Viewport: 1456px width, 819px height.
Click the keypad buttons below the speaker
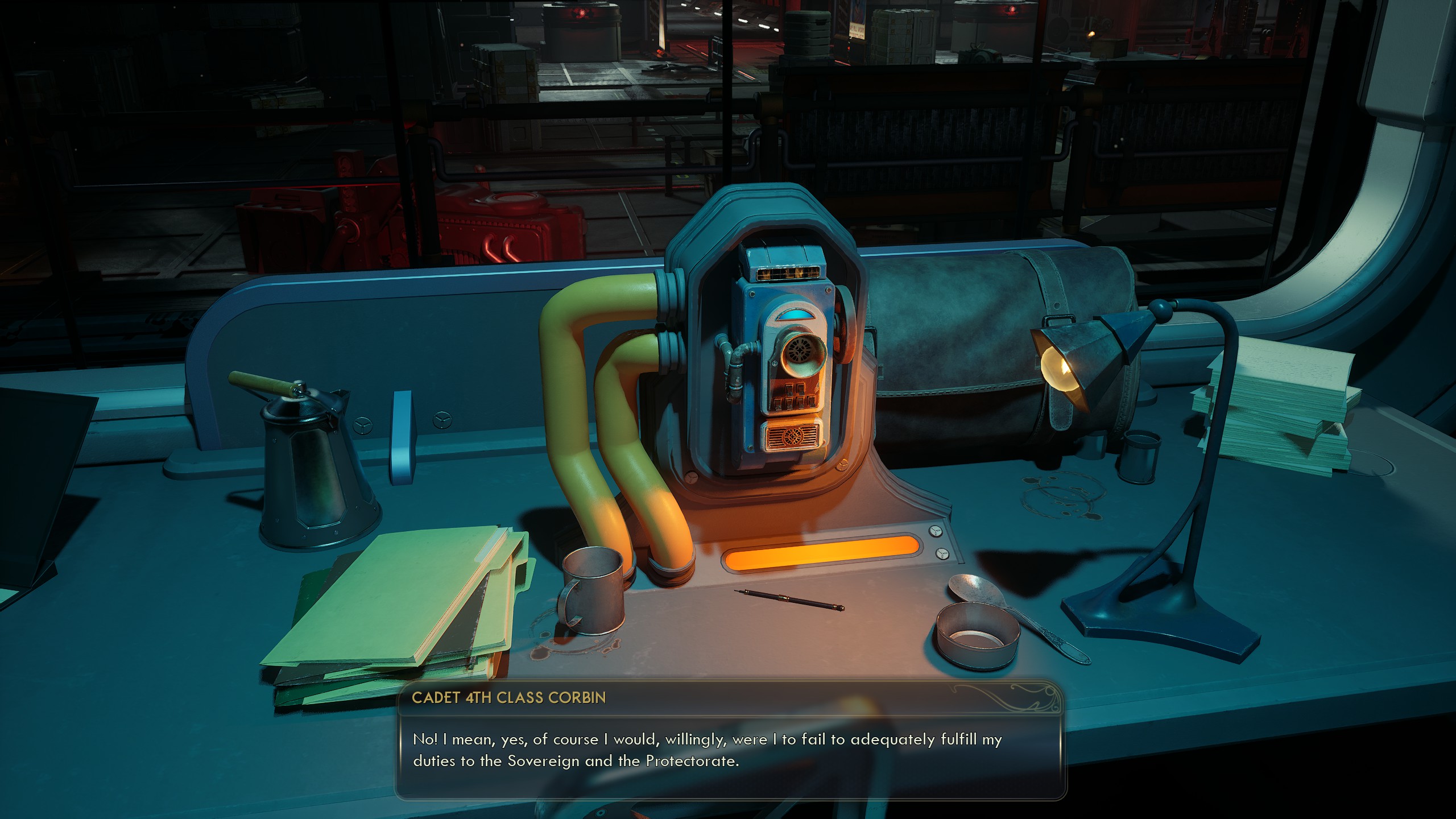click(x=794, y=398)
